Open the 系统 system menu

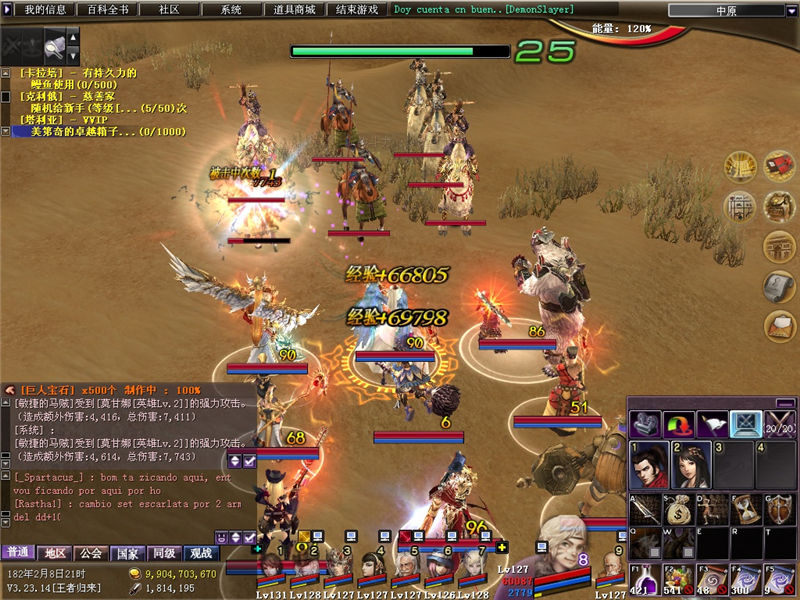231,9
